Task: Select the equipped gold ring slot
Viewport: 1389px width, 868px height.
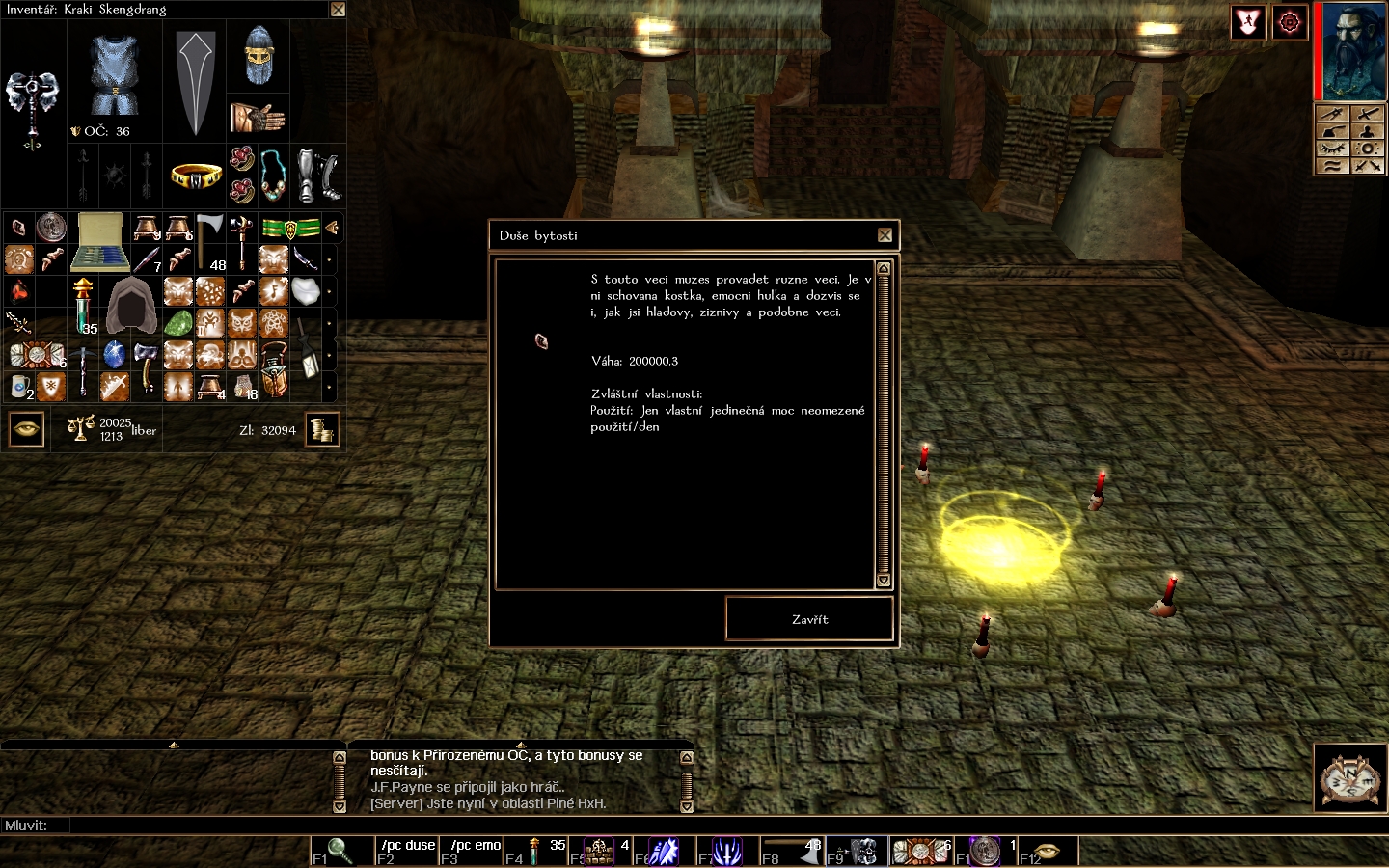Action: (196, 176)
